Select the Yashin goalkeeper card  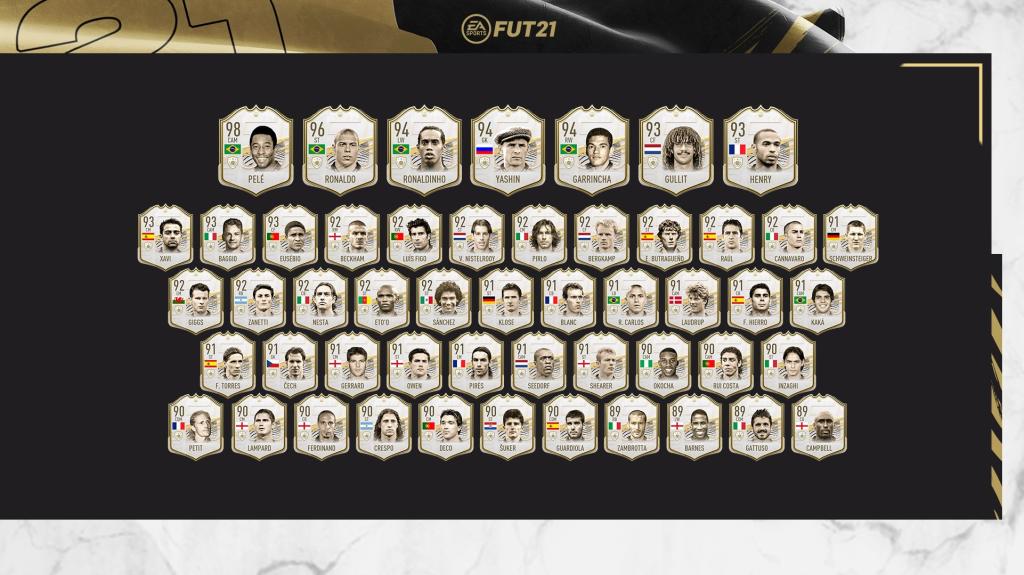pos(507,150)
